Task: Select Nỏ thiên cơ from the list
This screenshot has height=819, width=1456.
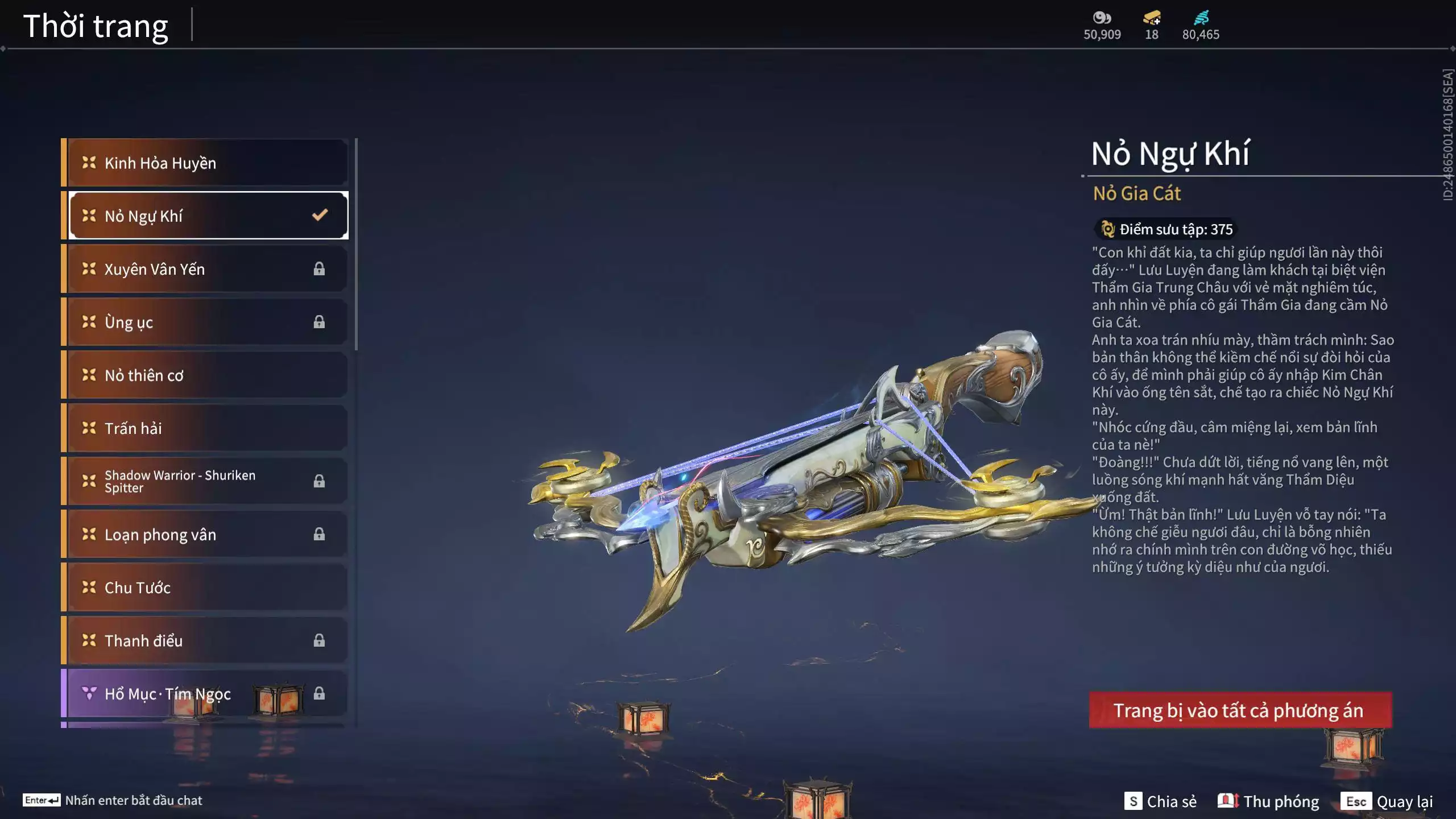Action: coord(208,375)
